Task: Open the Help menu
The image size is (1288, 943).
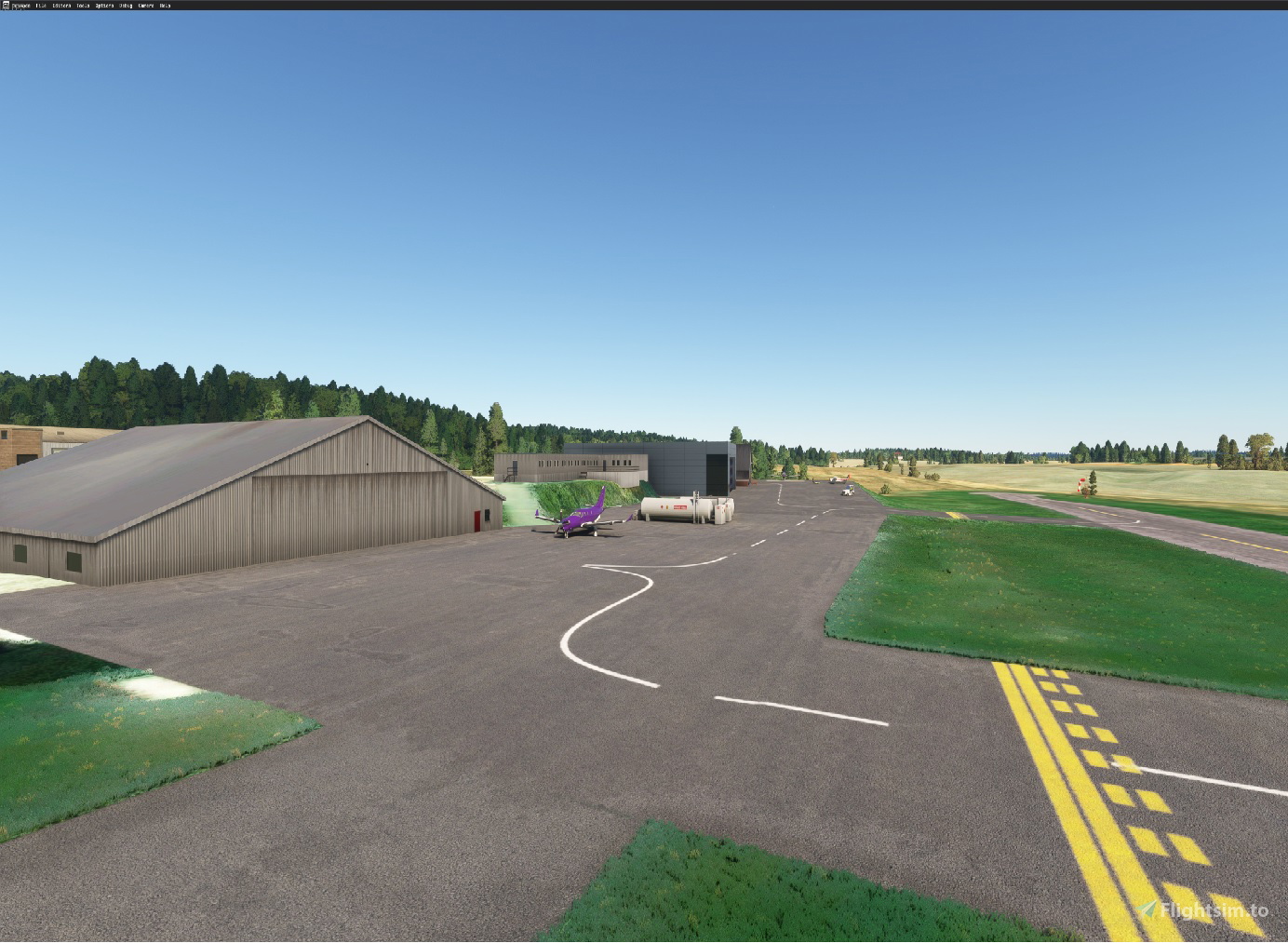Action: click(x=165, y=4)
